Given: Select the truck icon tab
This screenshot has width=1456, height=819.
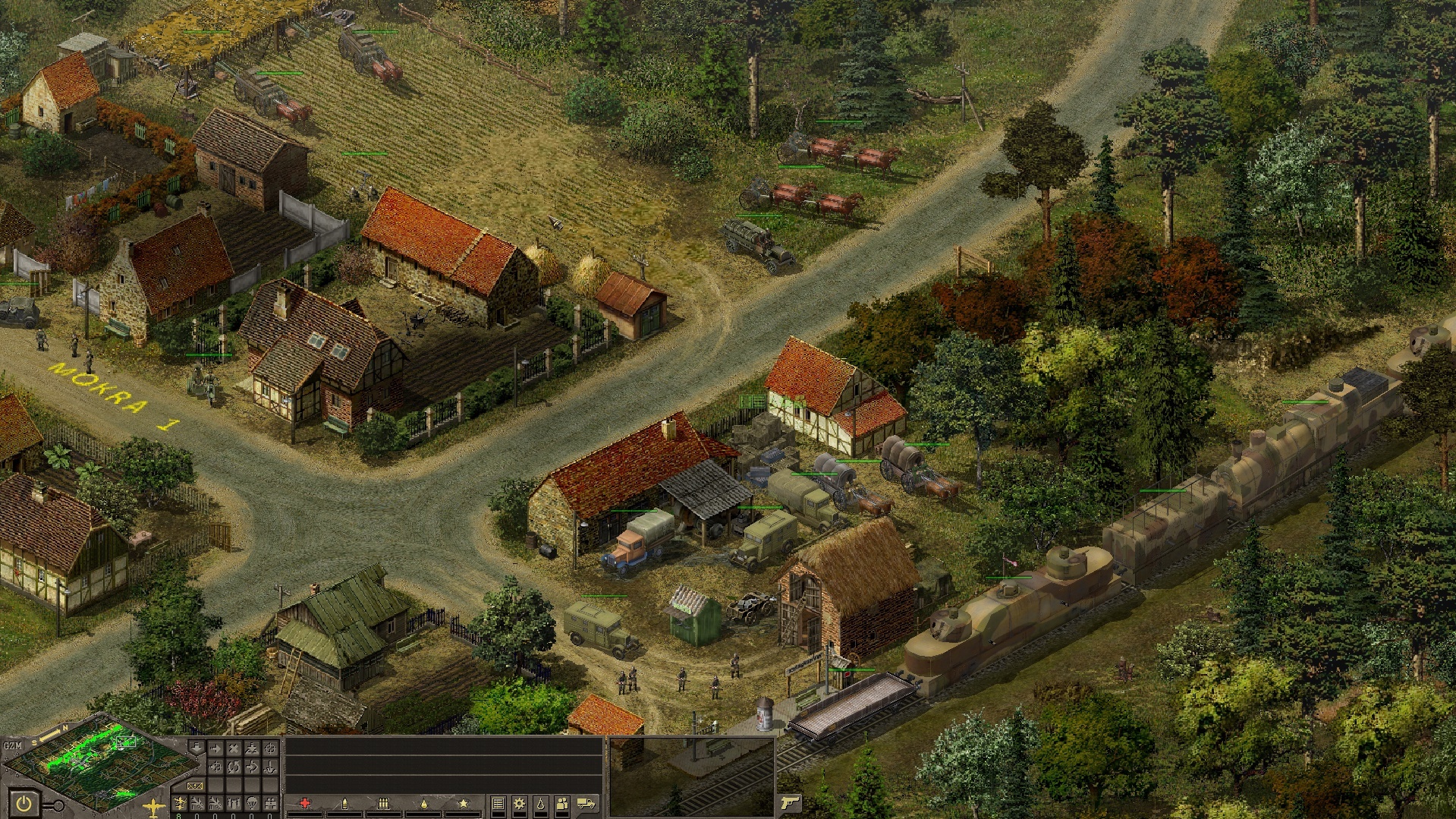Looking at the screenshot, I should tap(586, 803).
